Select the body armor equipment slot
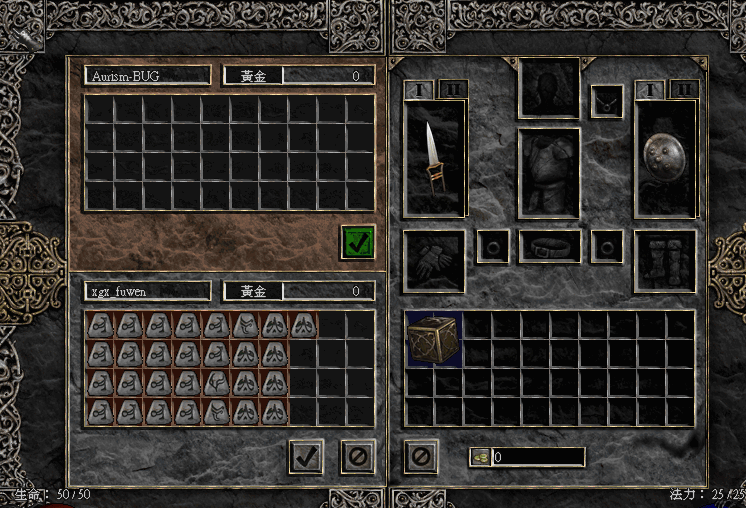 click(x=549, y=172)
